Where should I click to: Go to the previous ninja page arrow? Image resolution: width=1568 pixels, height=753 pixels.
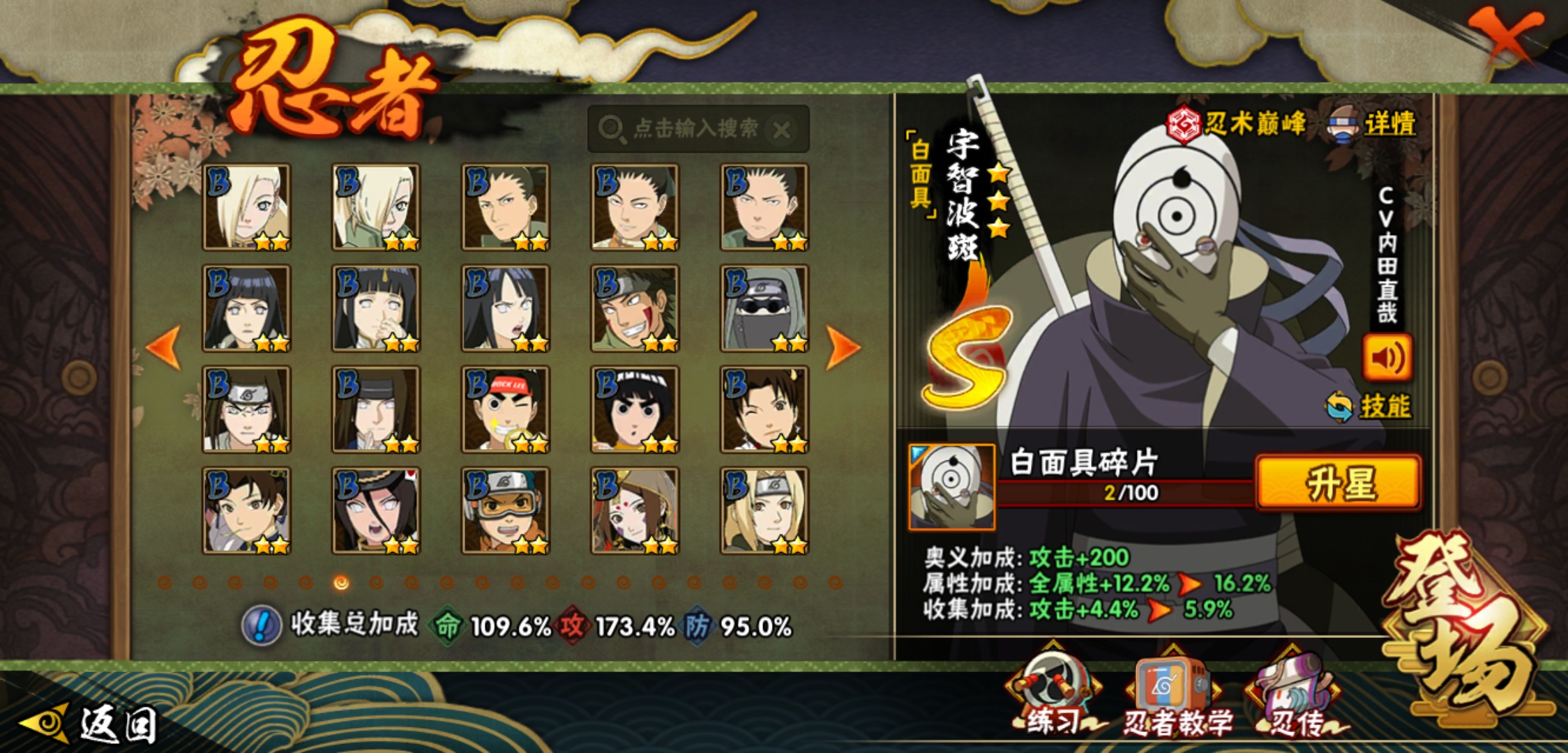165,347
